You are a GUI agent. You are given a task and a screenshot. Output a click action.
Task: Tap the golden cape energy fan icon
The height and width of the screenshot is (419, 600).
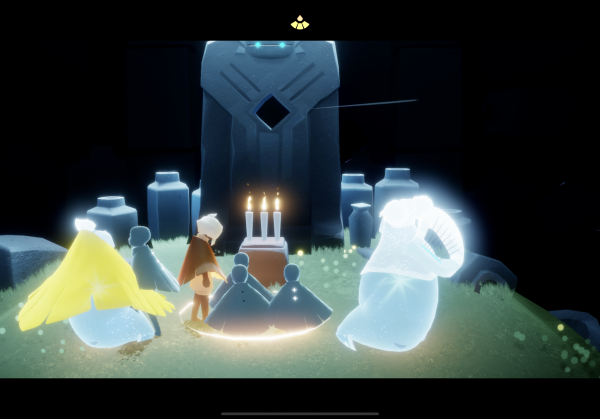coord(300,22)
